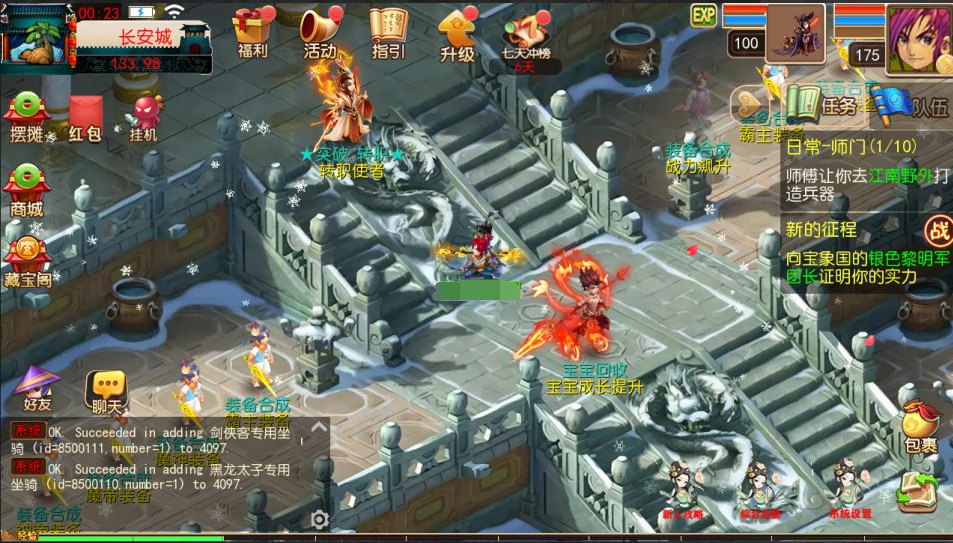The image size is (953, 543).
Task: Tap the 升级 level-up icon
Action: point(457,32)
